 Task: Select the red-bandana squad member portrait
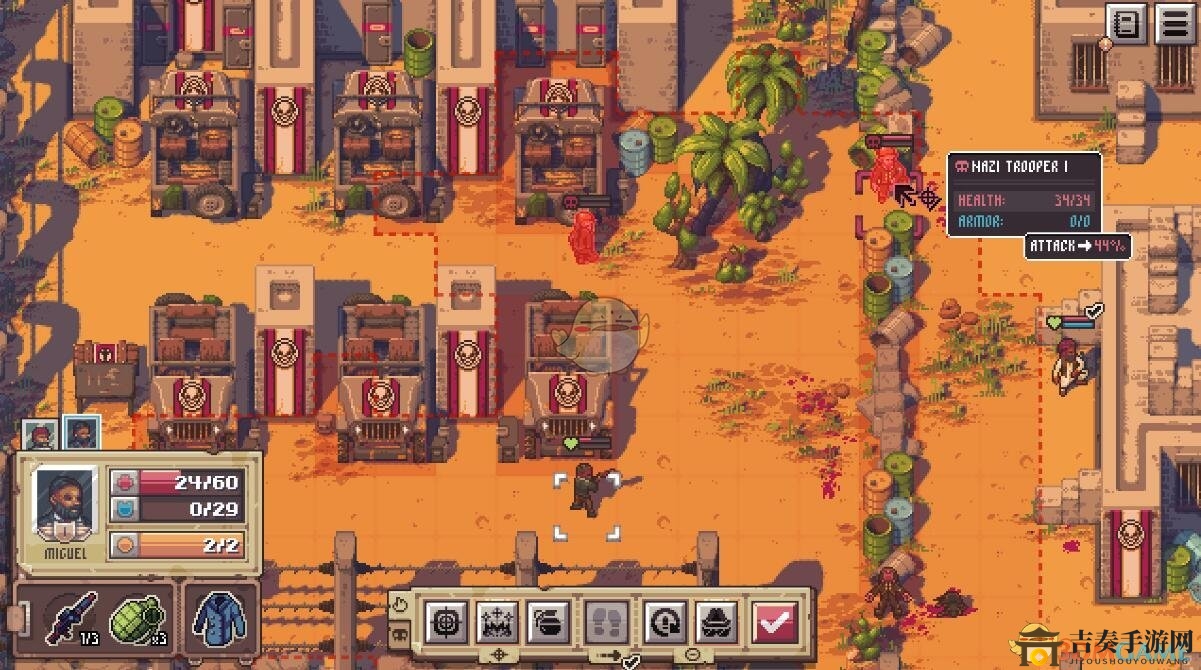coord(38,433)
